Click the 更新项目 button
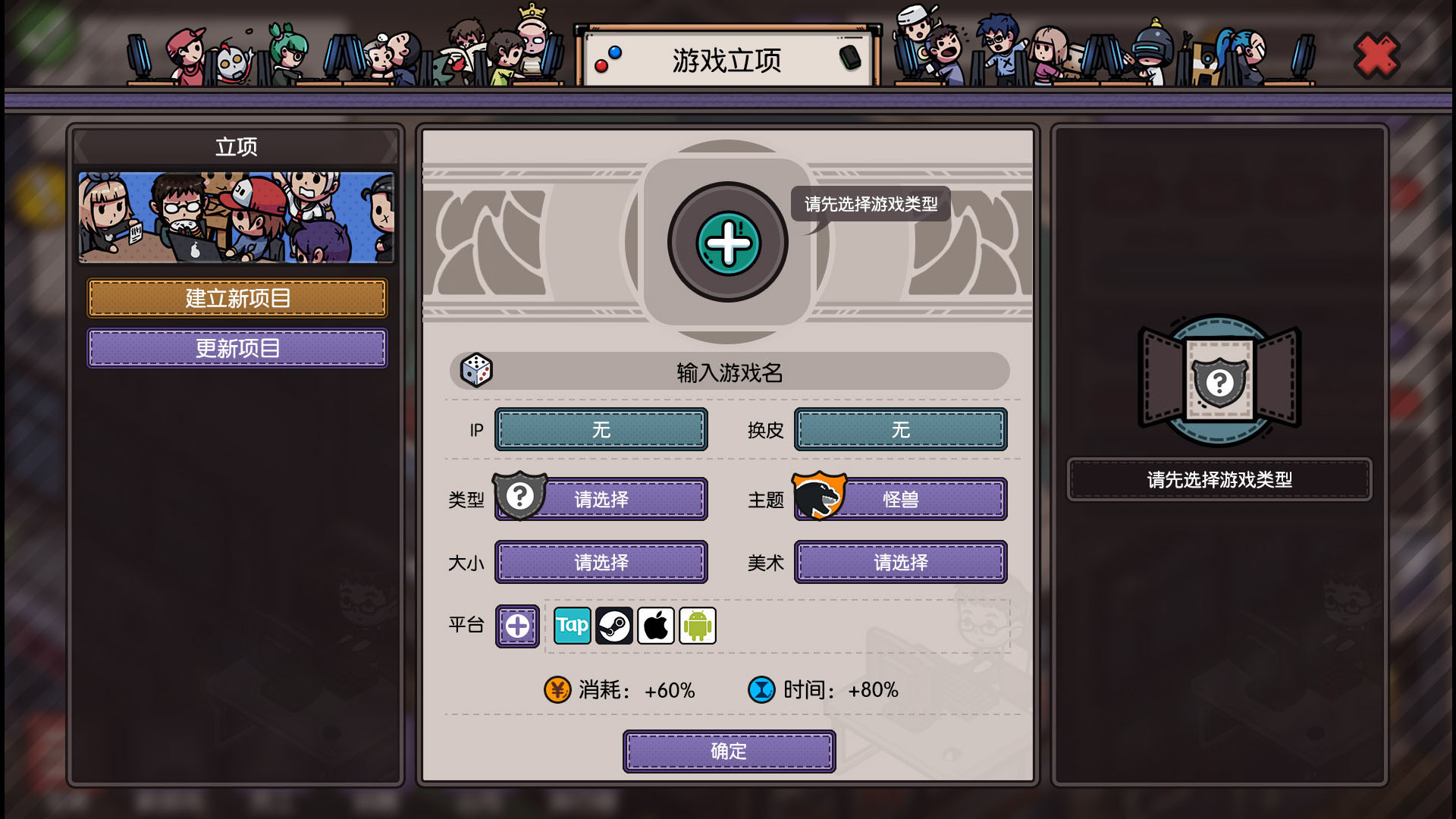The height and width of the screenshot is (819, 1456). (237, 348)
